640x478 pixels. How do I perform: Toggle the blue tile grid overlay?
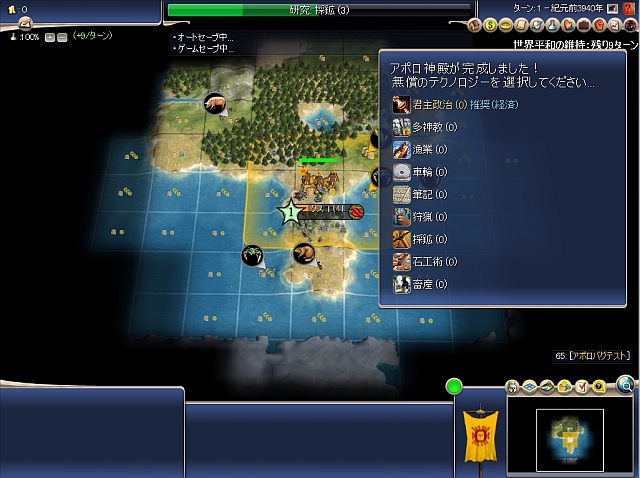click(x=528, y=386)
